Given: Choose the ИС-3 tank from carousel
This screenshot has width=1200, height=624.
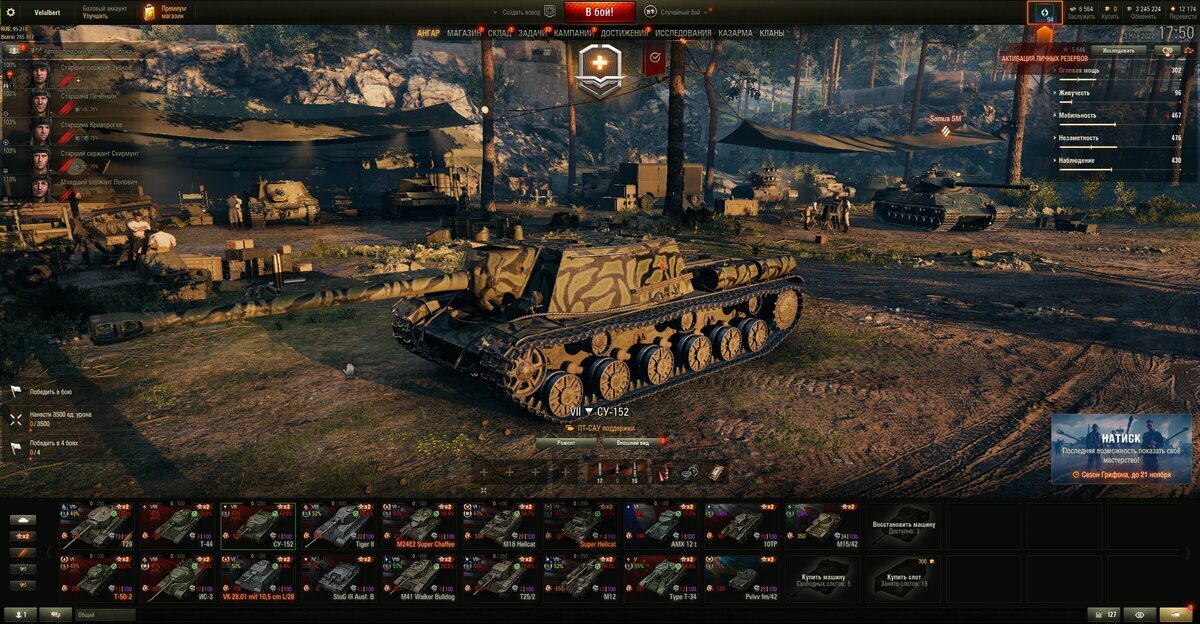Looking at the screenshot, I should (x=178, y=578).
